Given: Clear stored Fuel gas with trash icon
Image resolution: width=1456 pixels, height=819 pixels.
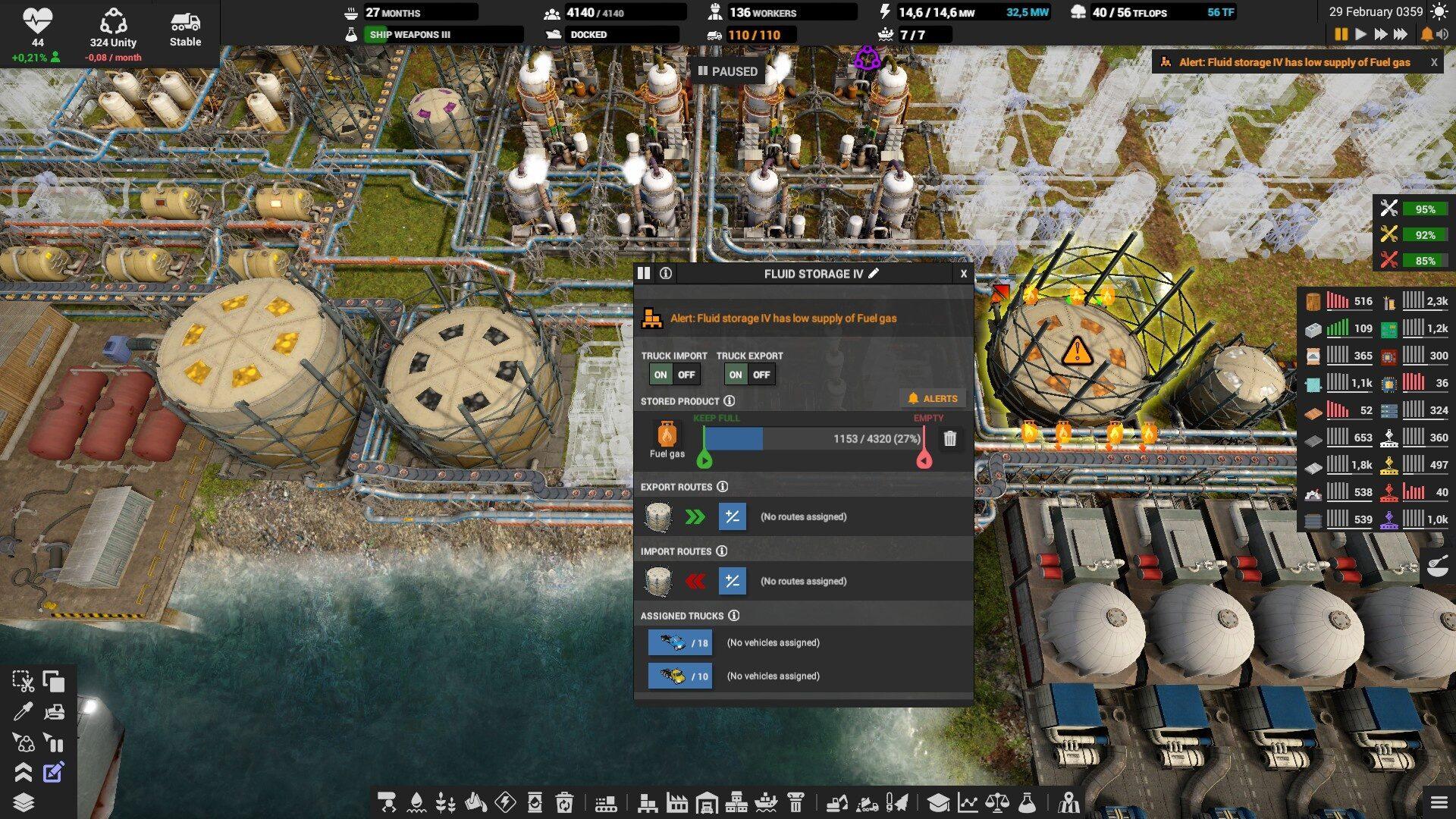Looking at the screenshot, I should [x=949, y=438].
